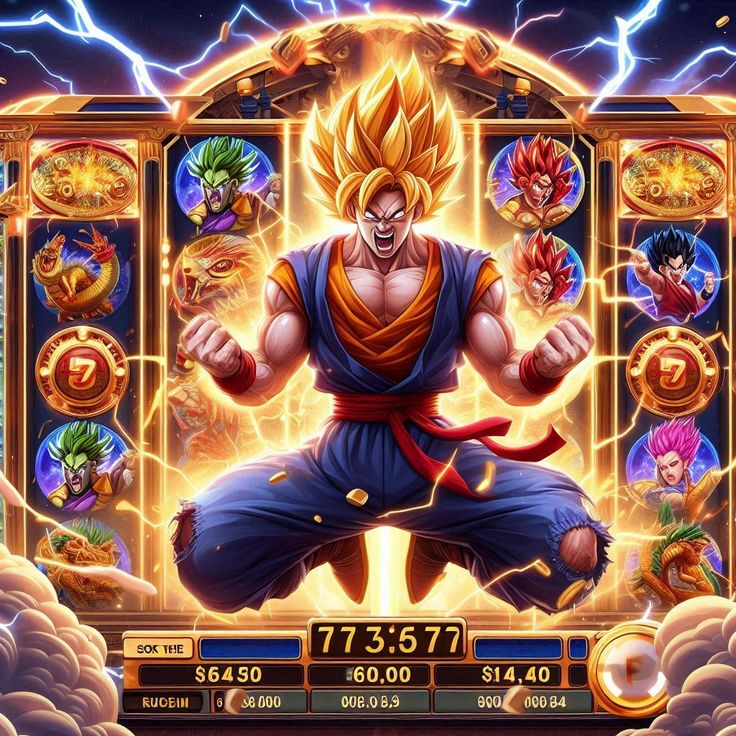Click the SOK THE button

(158, 649)
